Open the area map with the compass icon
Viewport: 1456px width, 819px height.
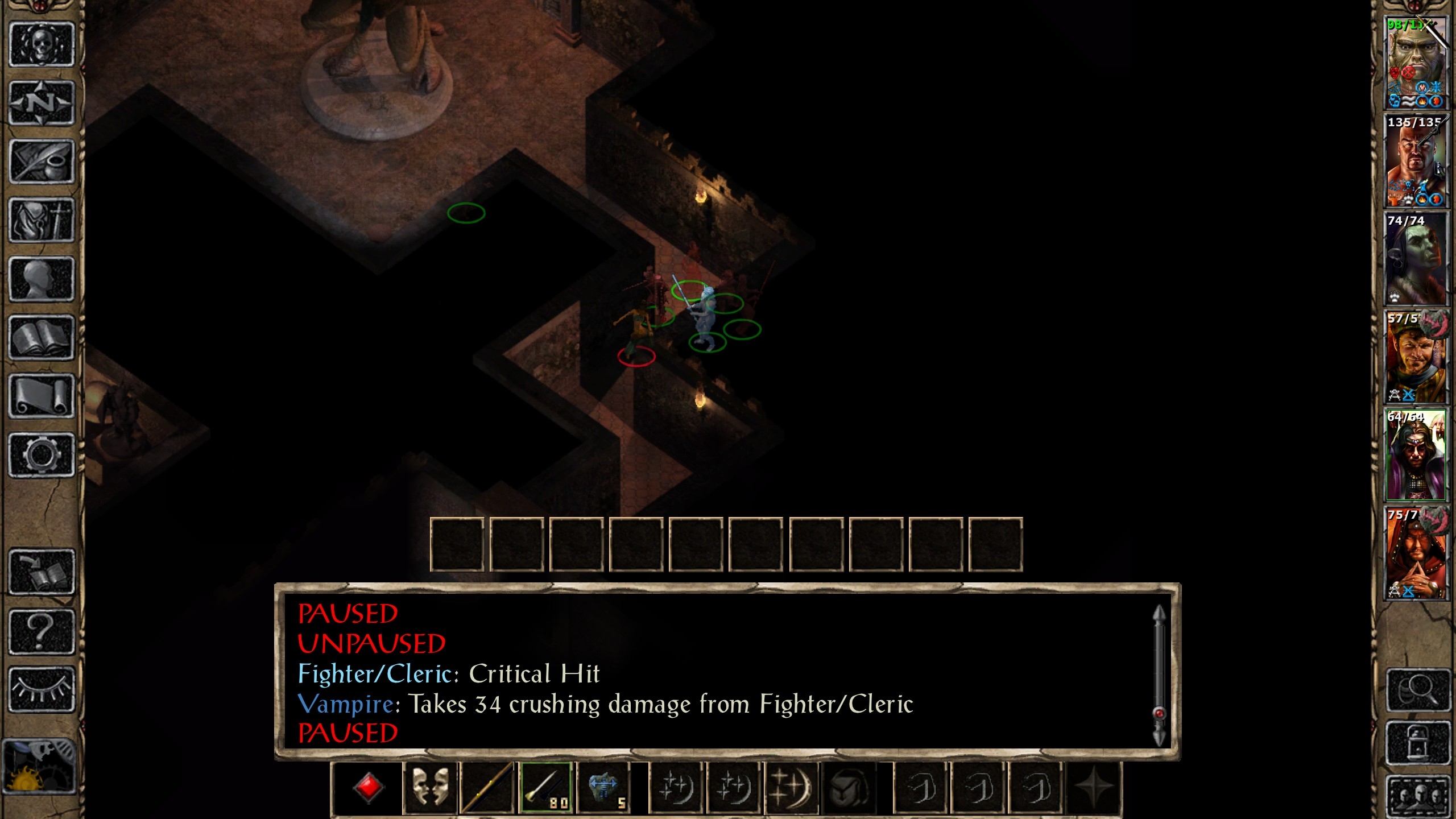click(x=42, y=103)
